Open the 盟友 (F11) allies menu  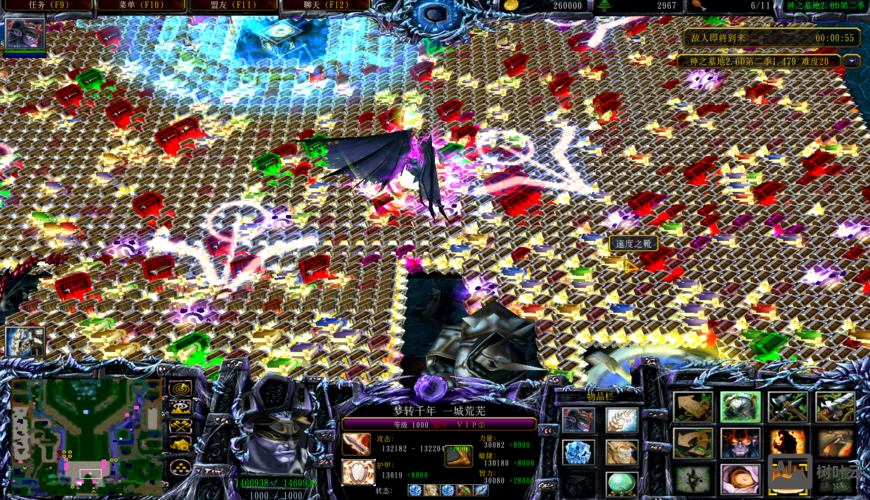point(232,6)
